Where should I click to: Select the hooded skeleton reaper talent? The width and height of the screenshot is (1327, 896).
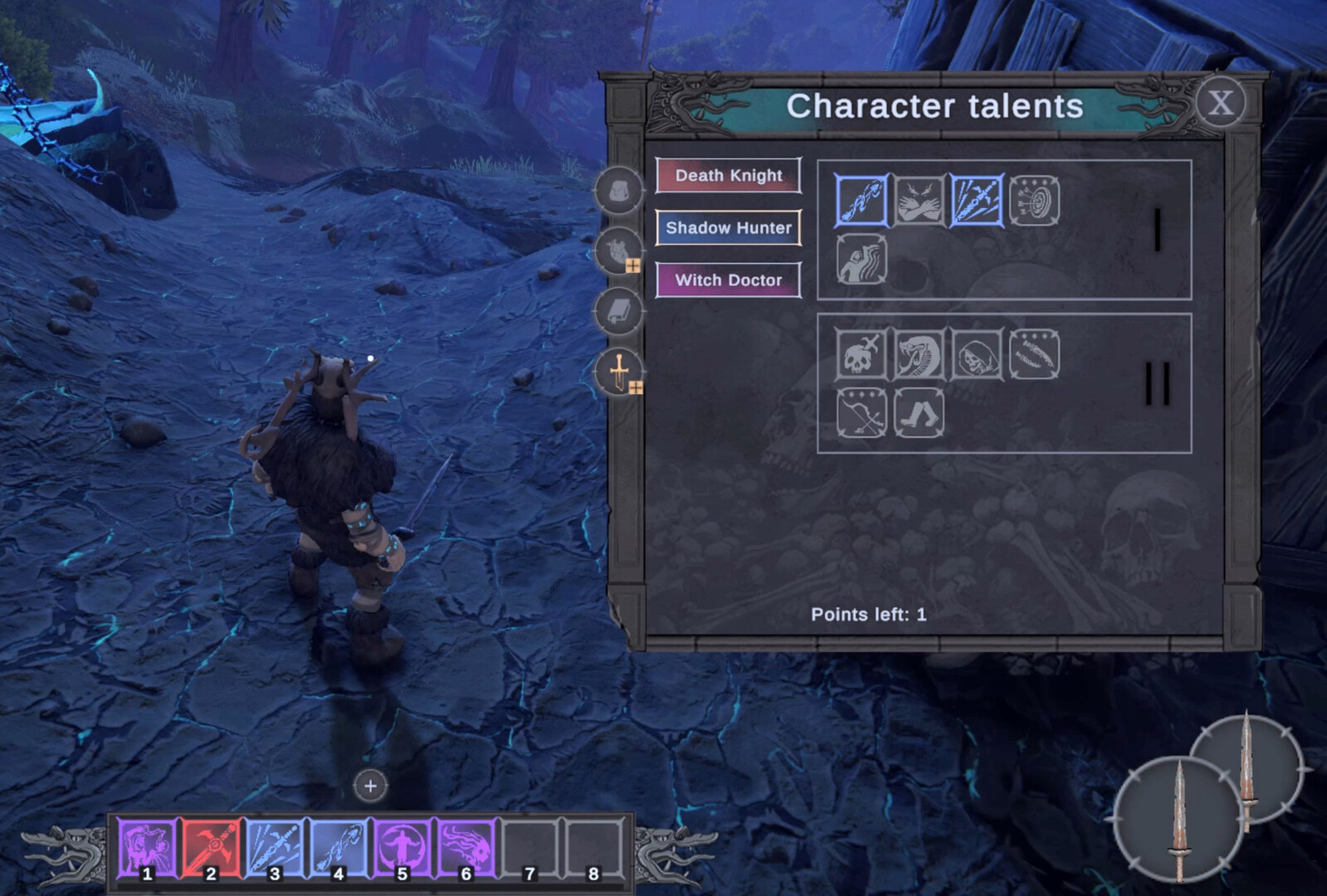[x=977, y=354]
